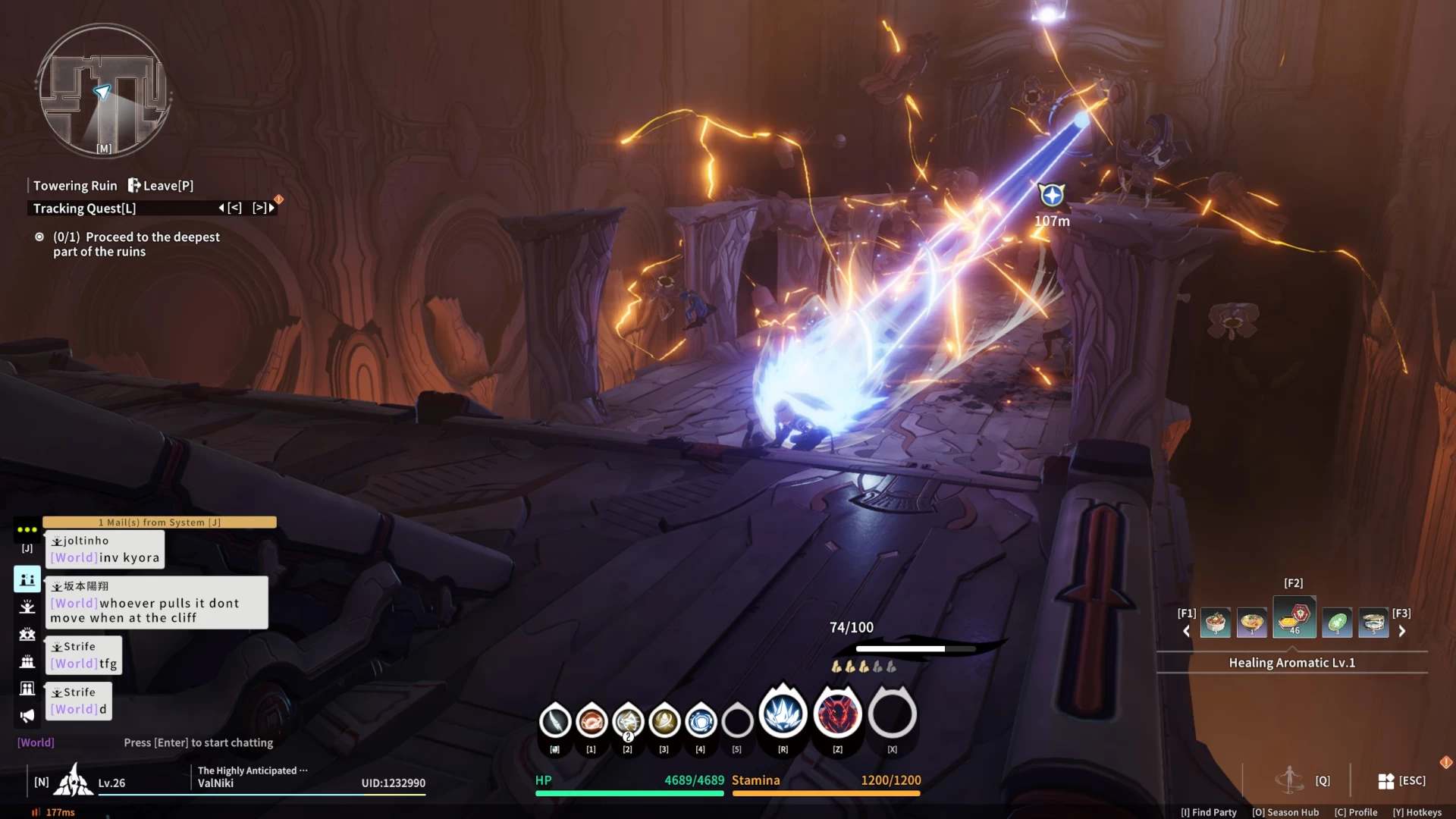This screenshot has width=1456, height=819.
Task: Open joltinho's world chat message
Action: tap(106, 550)
